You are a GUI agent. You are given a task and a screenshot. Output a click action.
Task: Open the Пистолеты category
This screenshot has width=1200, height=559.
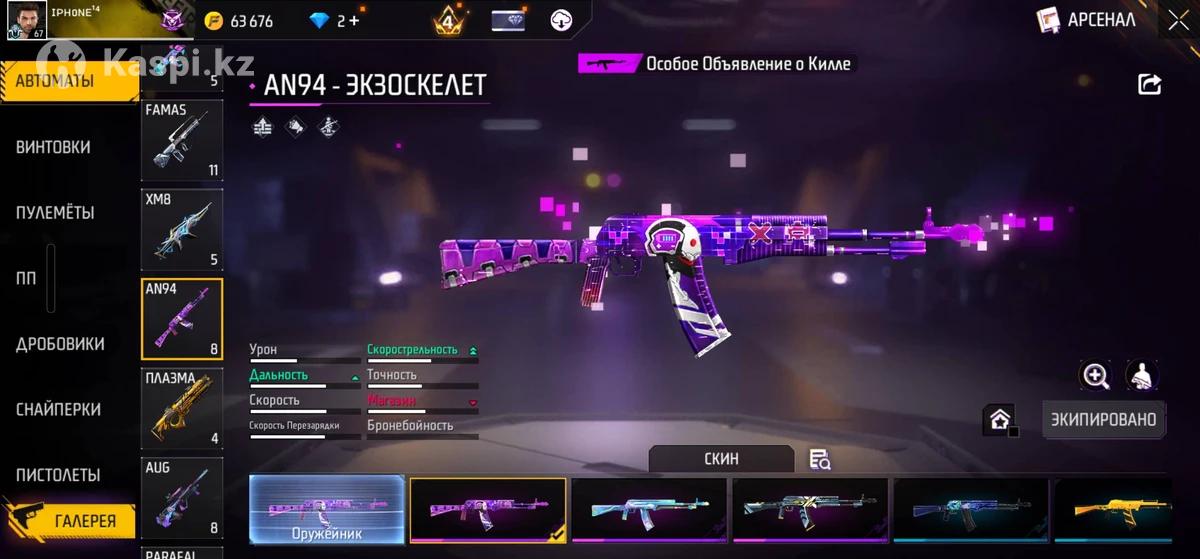tap(58, 475)
